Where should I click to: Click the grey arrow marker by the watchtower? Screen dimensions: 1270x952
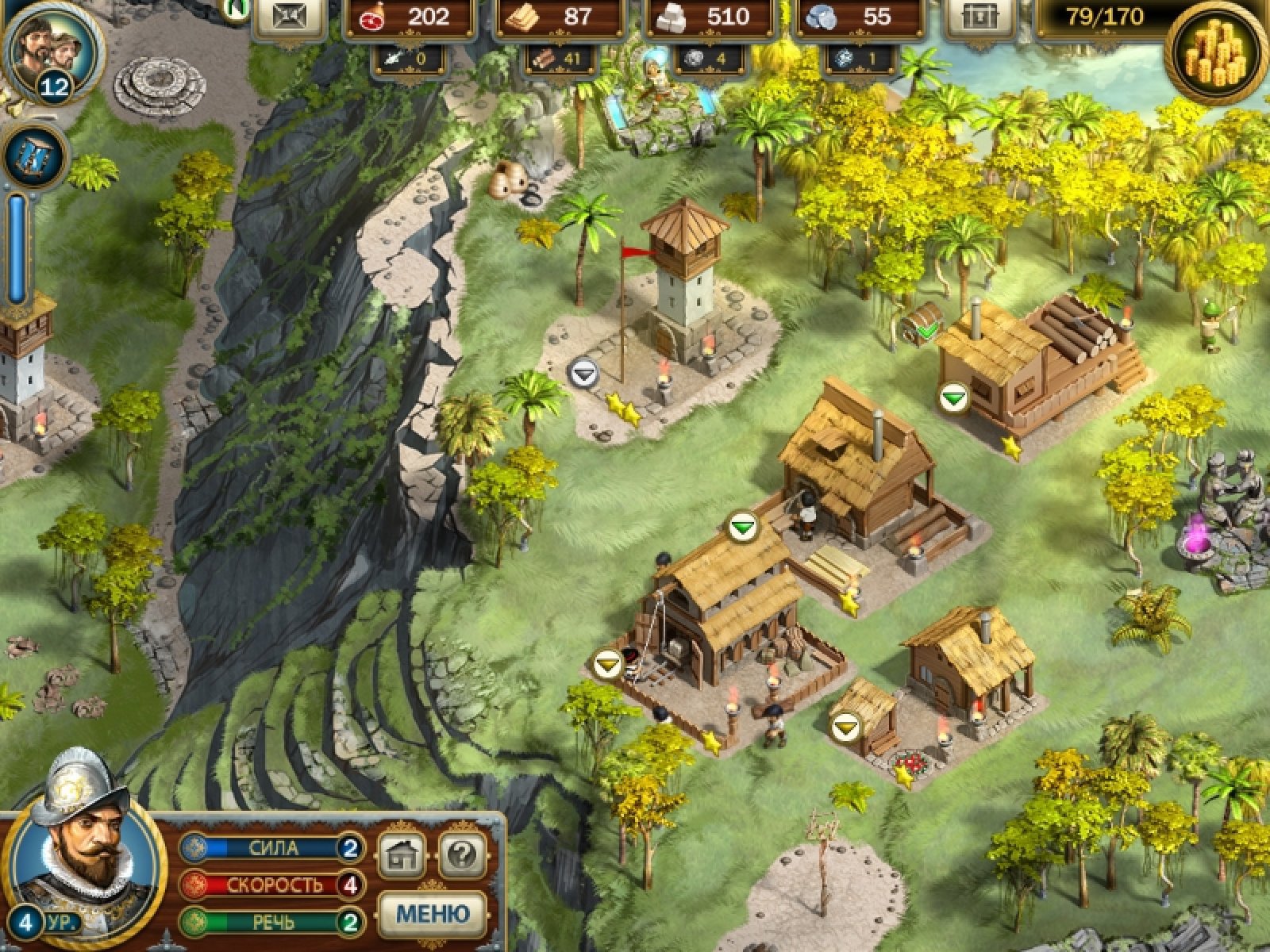coord(584,372)
